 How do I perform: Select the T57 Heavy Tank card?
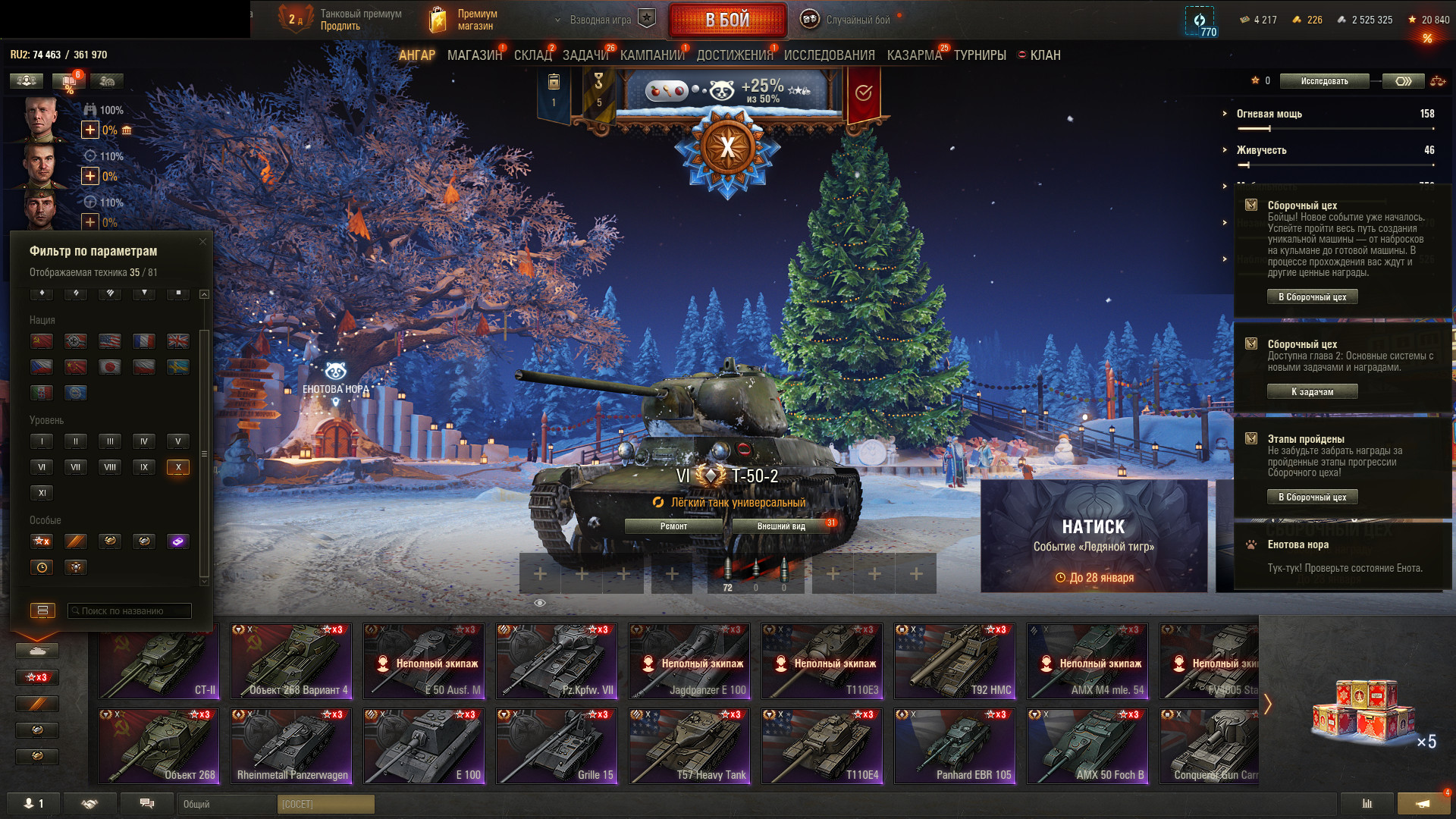coord(689,745)
